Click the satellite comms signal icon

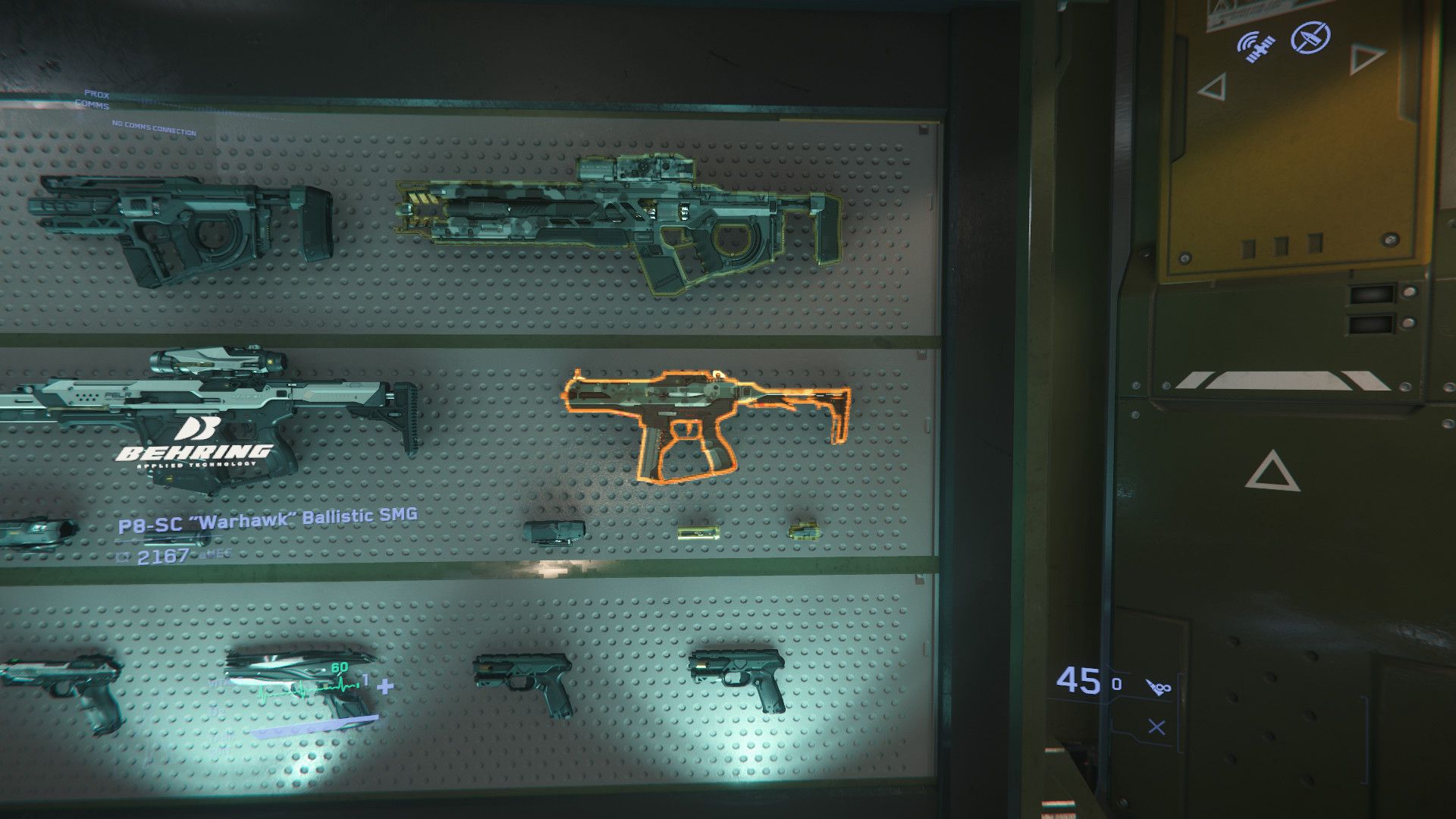click(1255, 45)
